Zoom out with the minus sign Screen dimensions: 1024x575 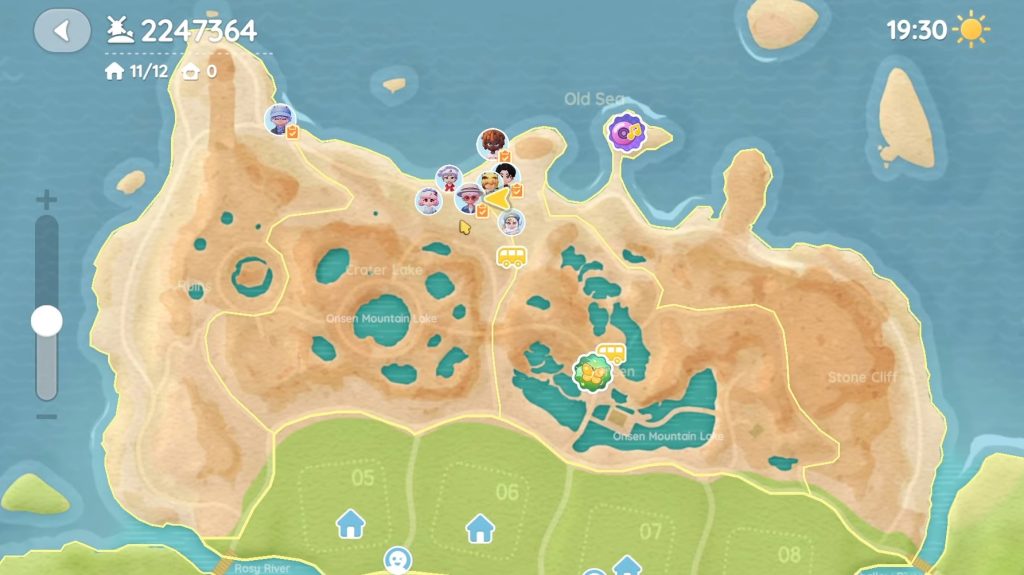tap(46, 416)
